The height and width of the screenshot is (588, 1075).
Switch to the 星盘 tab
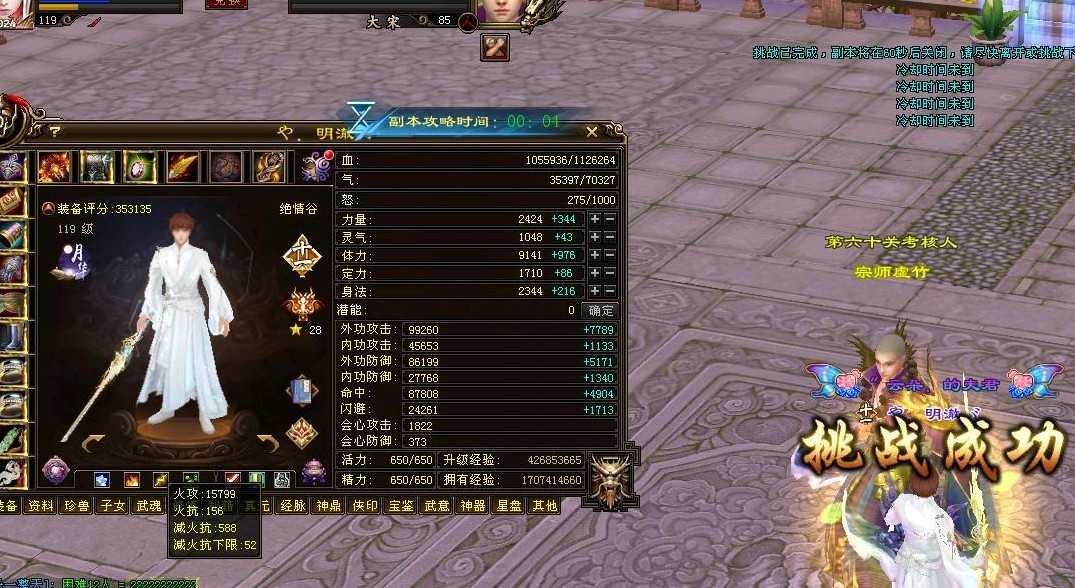point(509,506)
